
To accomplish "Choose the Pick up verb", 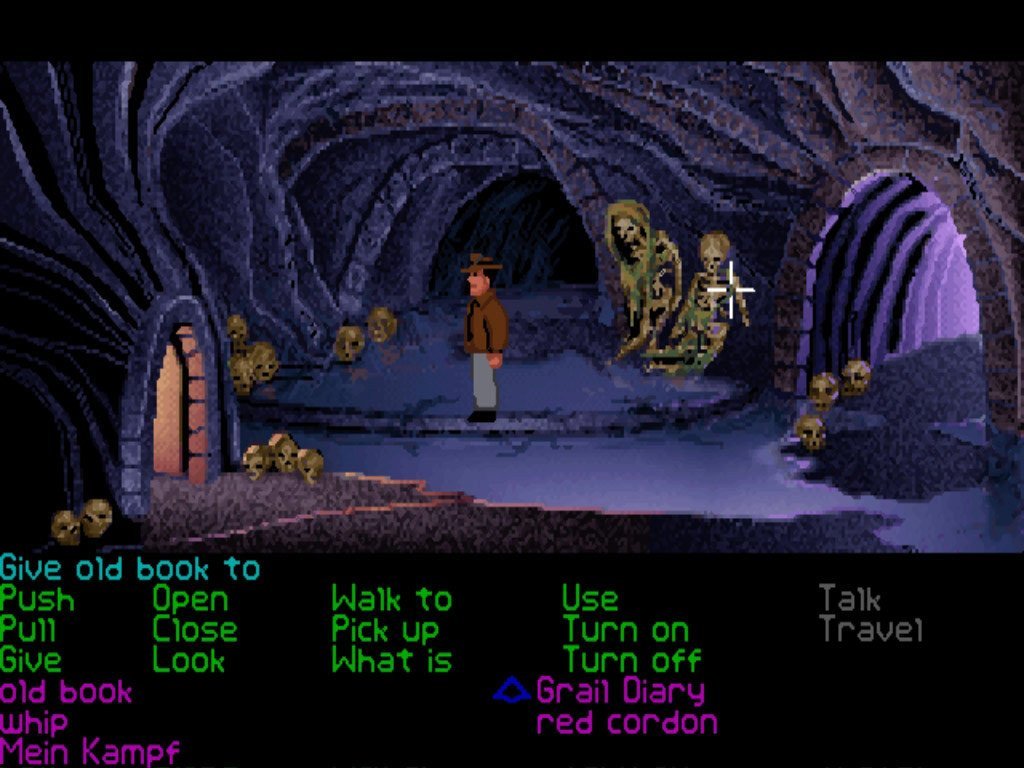I will coord(385,630).
